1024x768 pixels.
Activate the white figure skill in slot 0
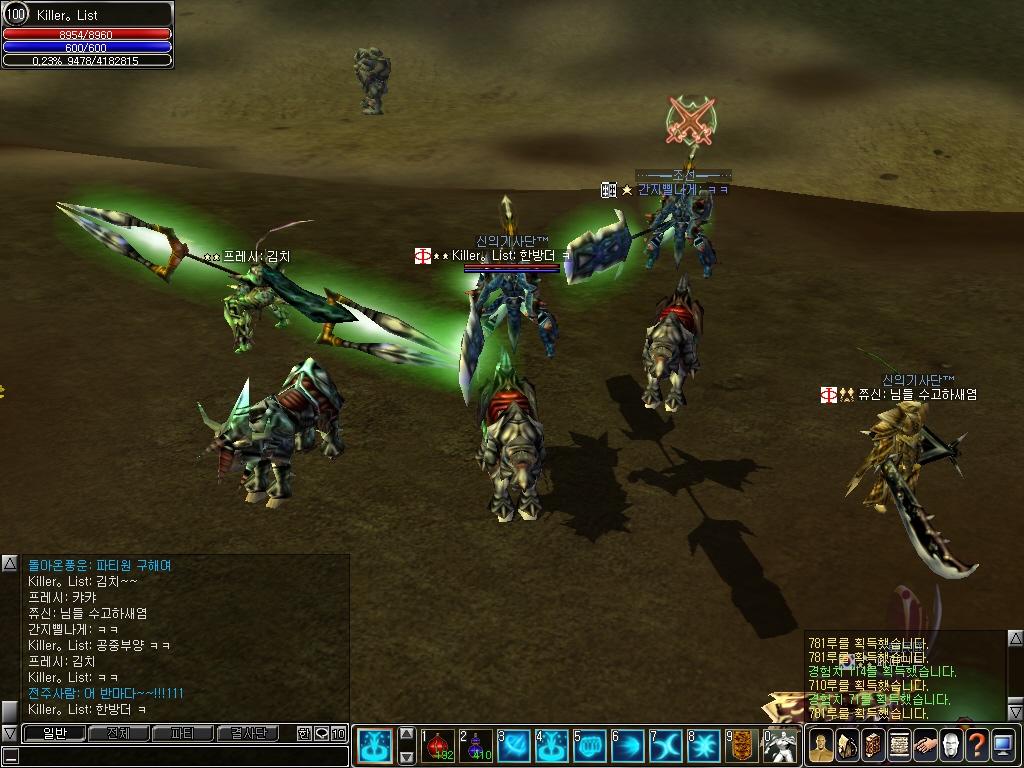(x=780, y=745)
